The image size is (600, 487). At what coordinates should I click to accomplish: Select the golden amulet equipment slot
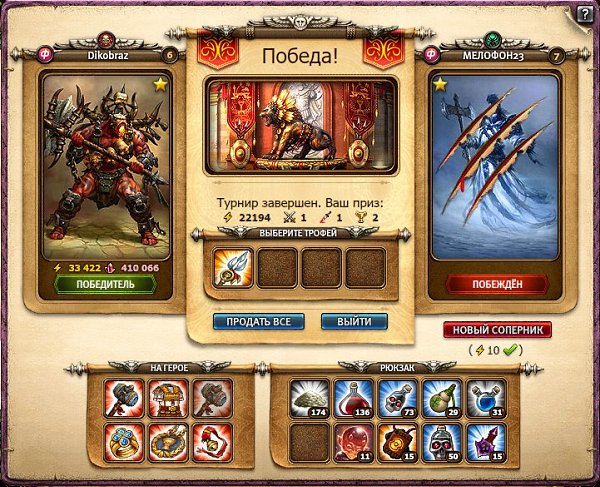coord(168,442)
